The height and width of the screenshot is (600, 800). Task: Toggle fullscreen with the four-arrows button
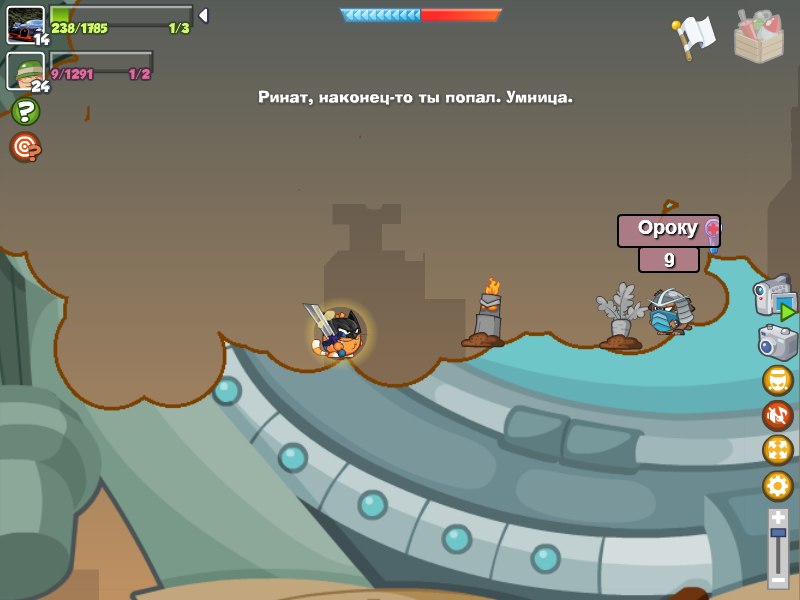(x=777, y=450)
